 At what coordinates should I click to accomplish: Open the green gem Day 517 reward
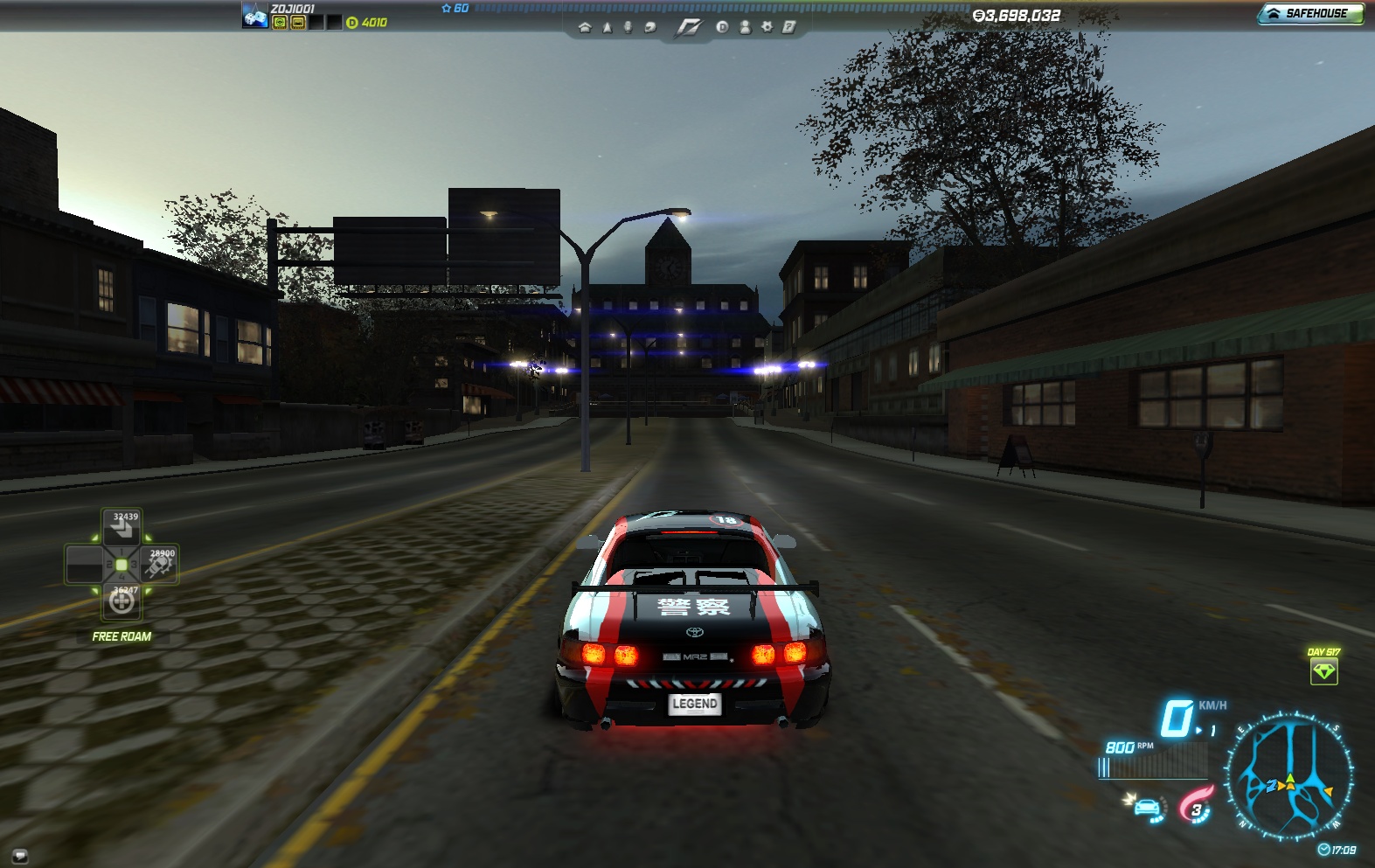click(1323, 671)
